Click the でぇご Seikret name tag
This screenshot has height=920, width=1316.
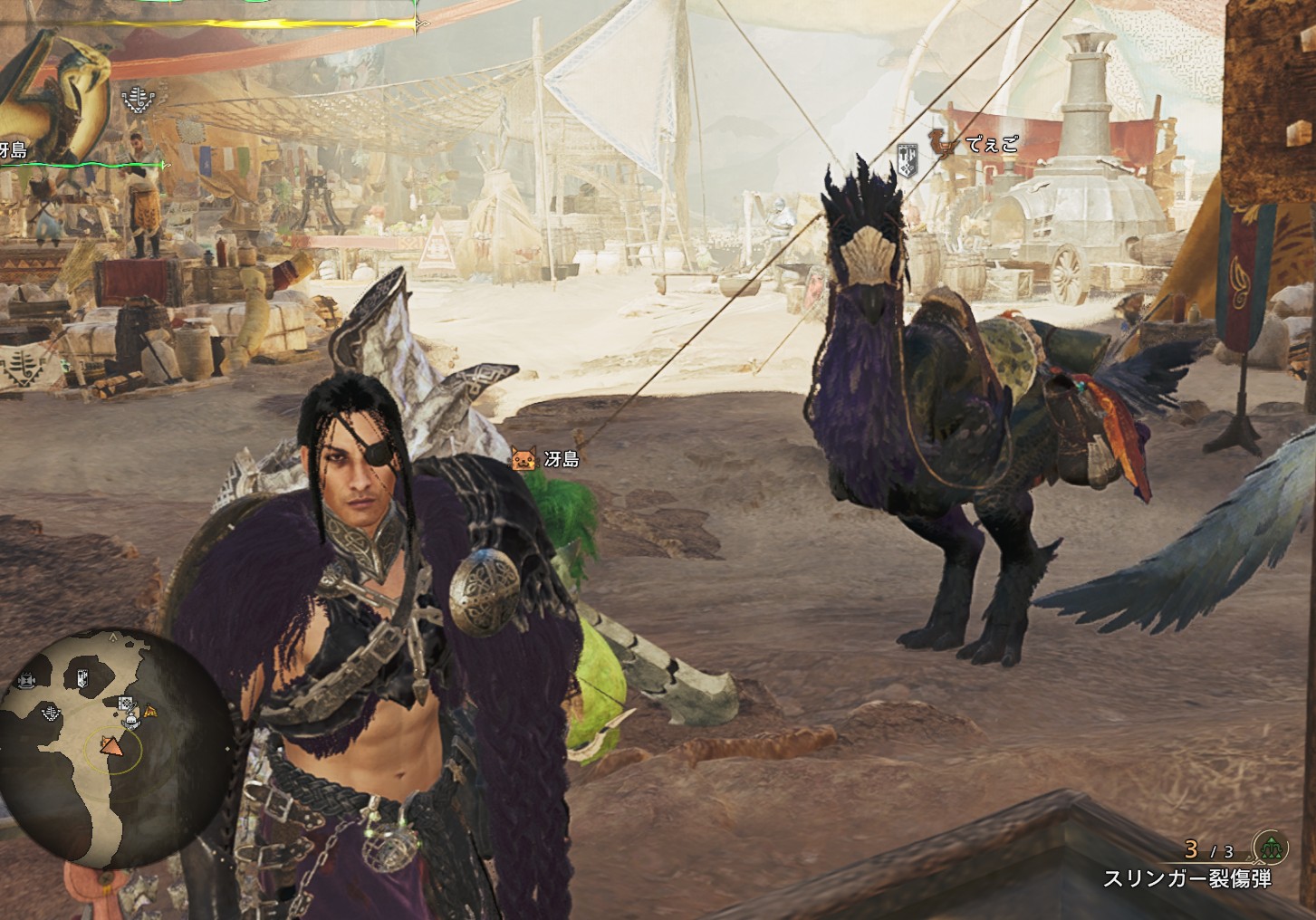992,144
